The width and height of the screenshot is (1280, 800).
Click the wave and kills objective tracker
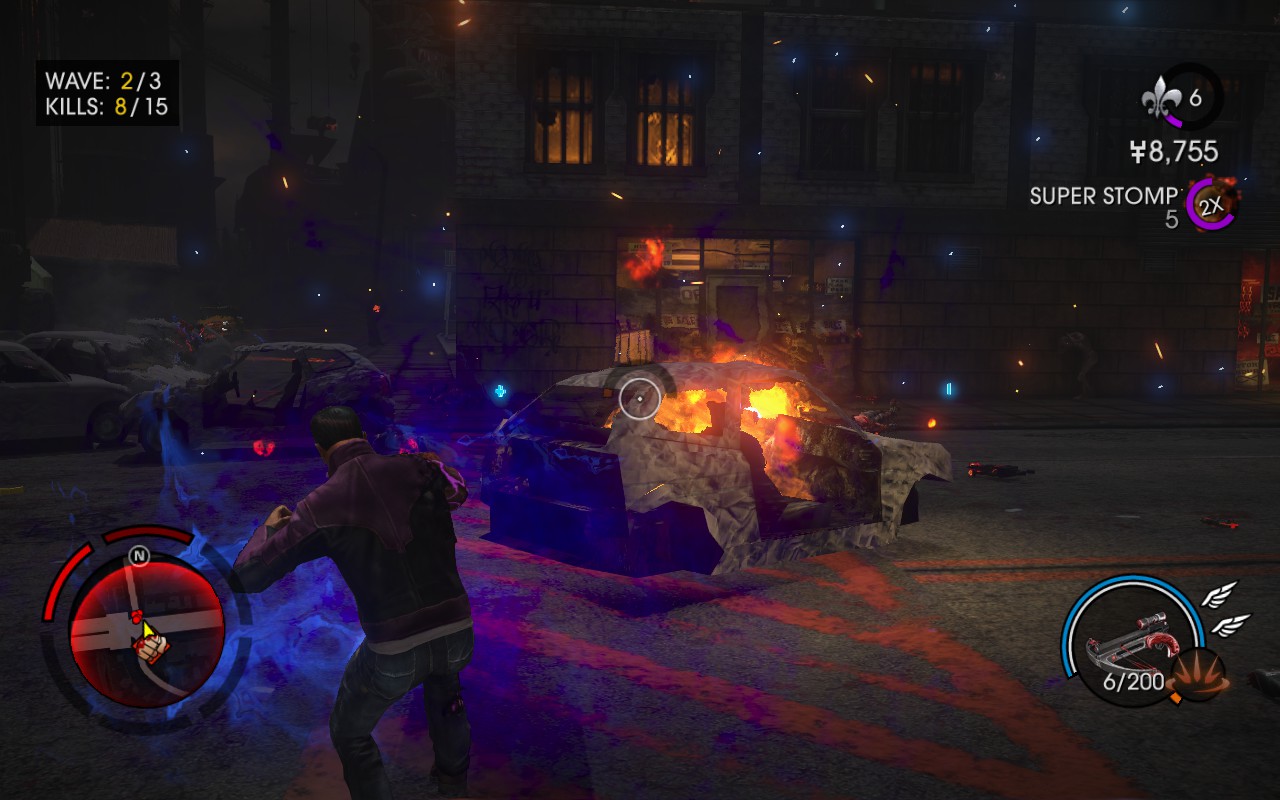tap(108, 93)
